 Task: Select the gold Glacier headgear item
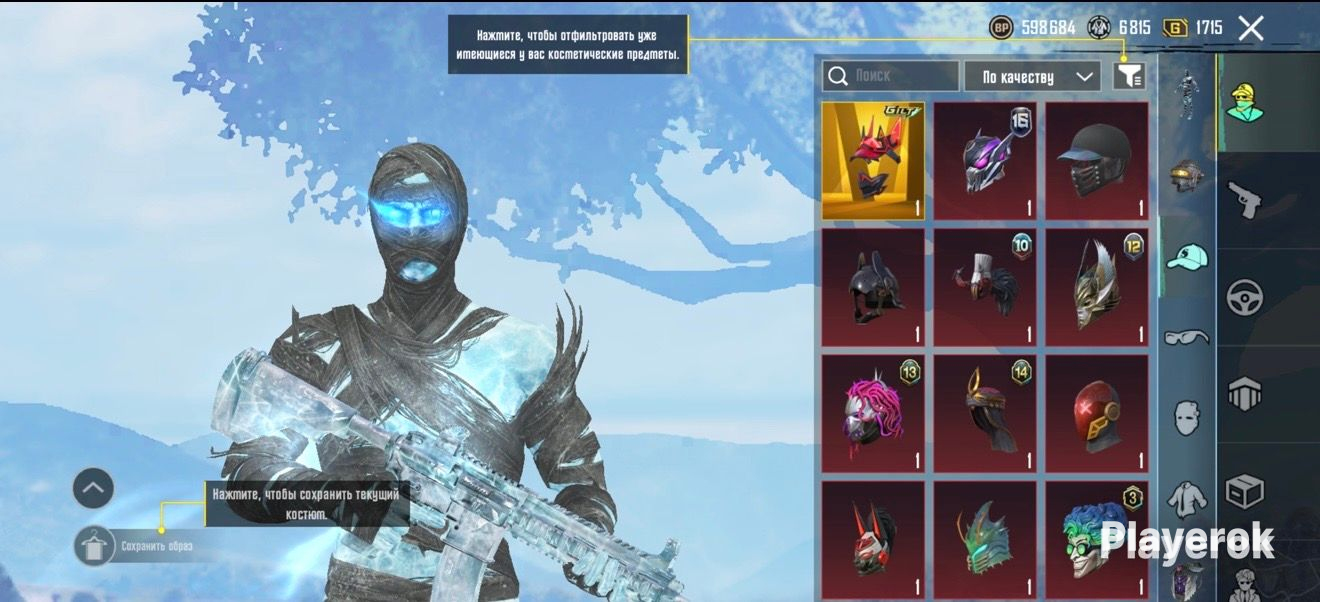click(873, 161)
